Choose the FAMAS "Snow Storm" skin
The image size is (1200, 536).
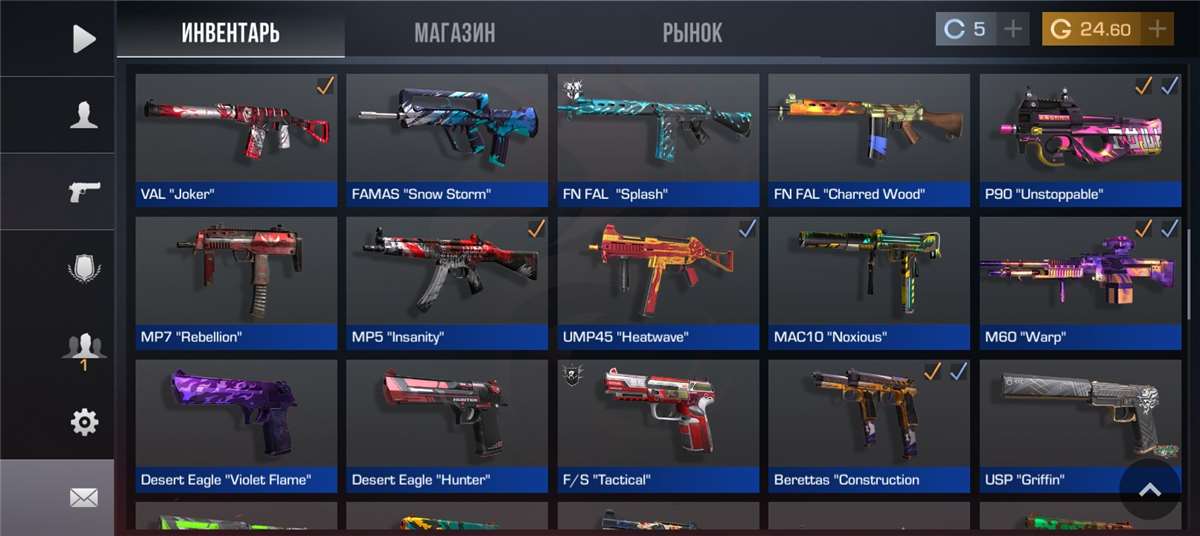click(447, 140)
